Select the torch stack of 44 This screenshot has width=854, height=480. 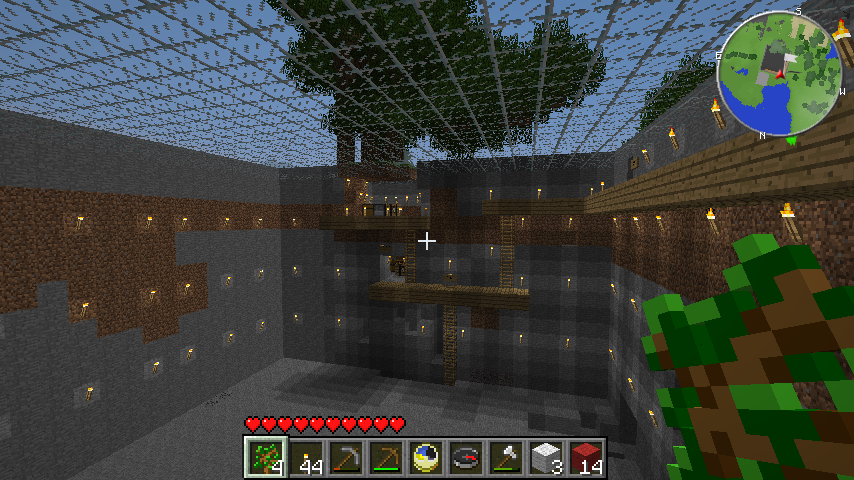(x=306, y=457)
